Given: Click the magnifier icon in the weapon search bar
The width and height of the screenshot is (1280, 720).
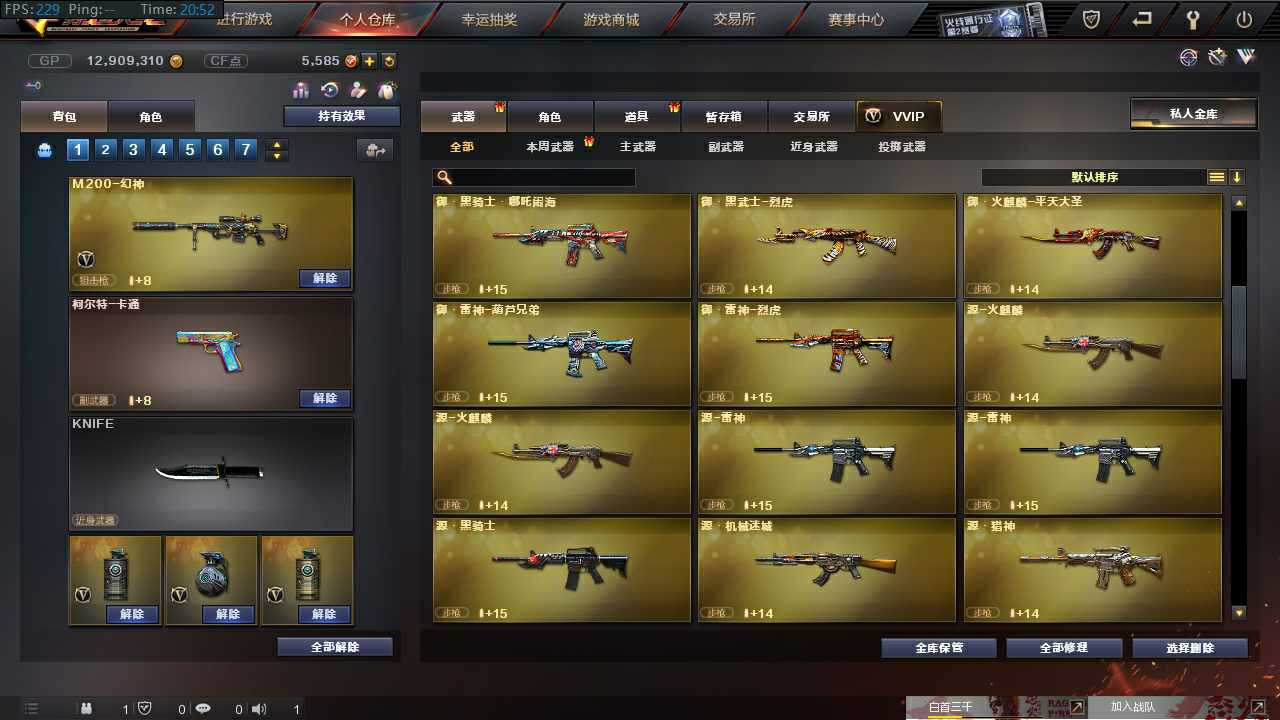Looking at the screenshot, I should 442,176.
